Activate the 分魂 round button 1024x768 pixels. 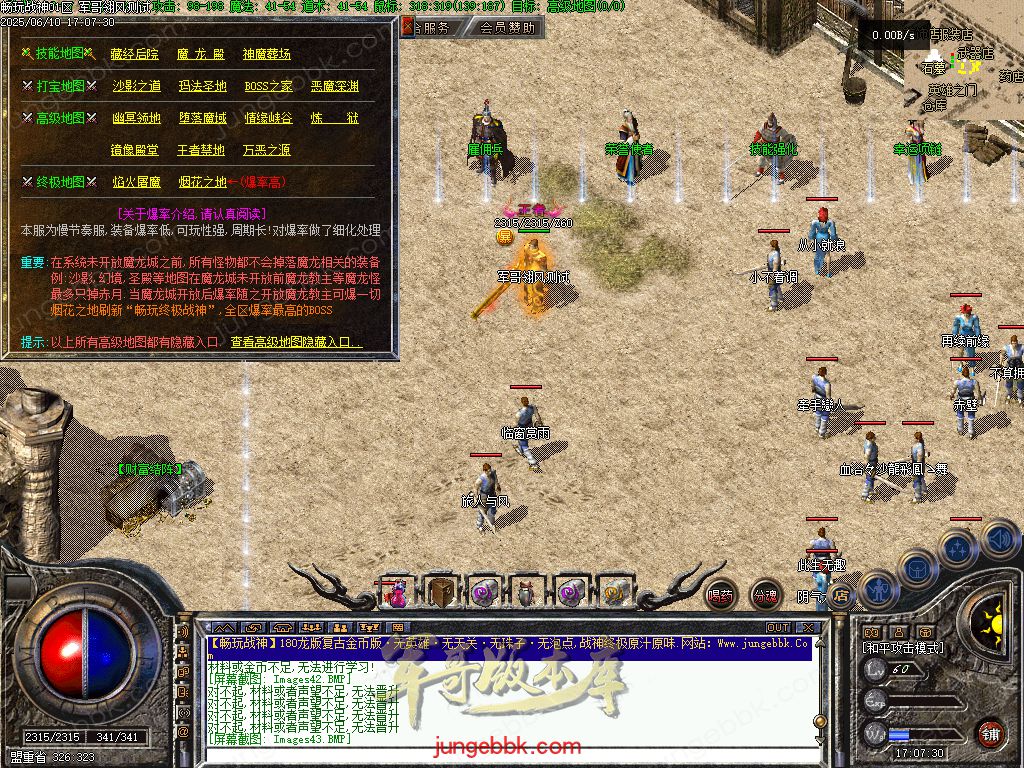(x=765, y=595)
